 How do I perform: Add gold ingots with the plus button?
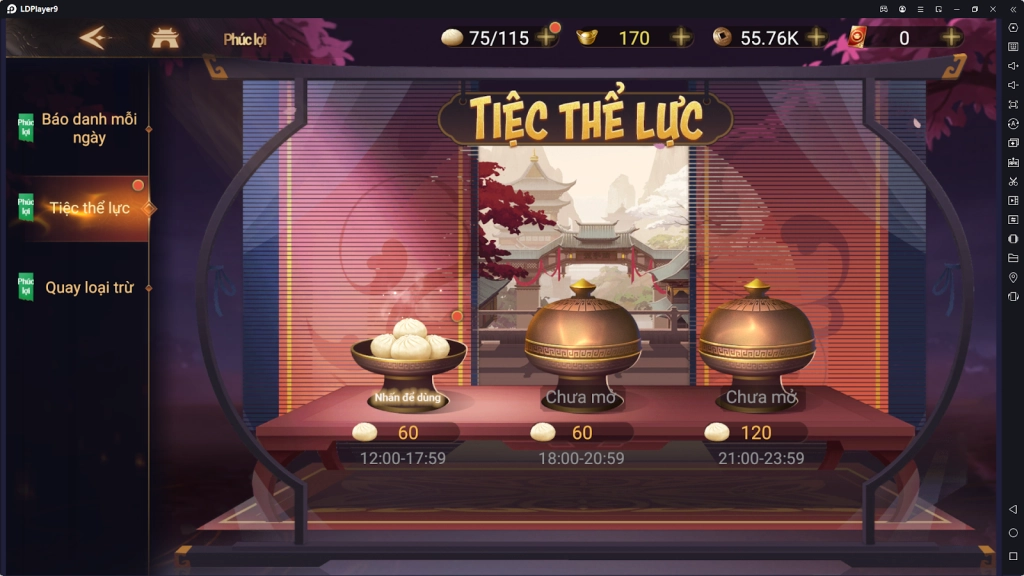point(680,38)
